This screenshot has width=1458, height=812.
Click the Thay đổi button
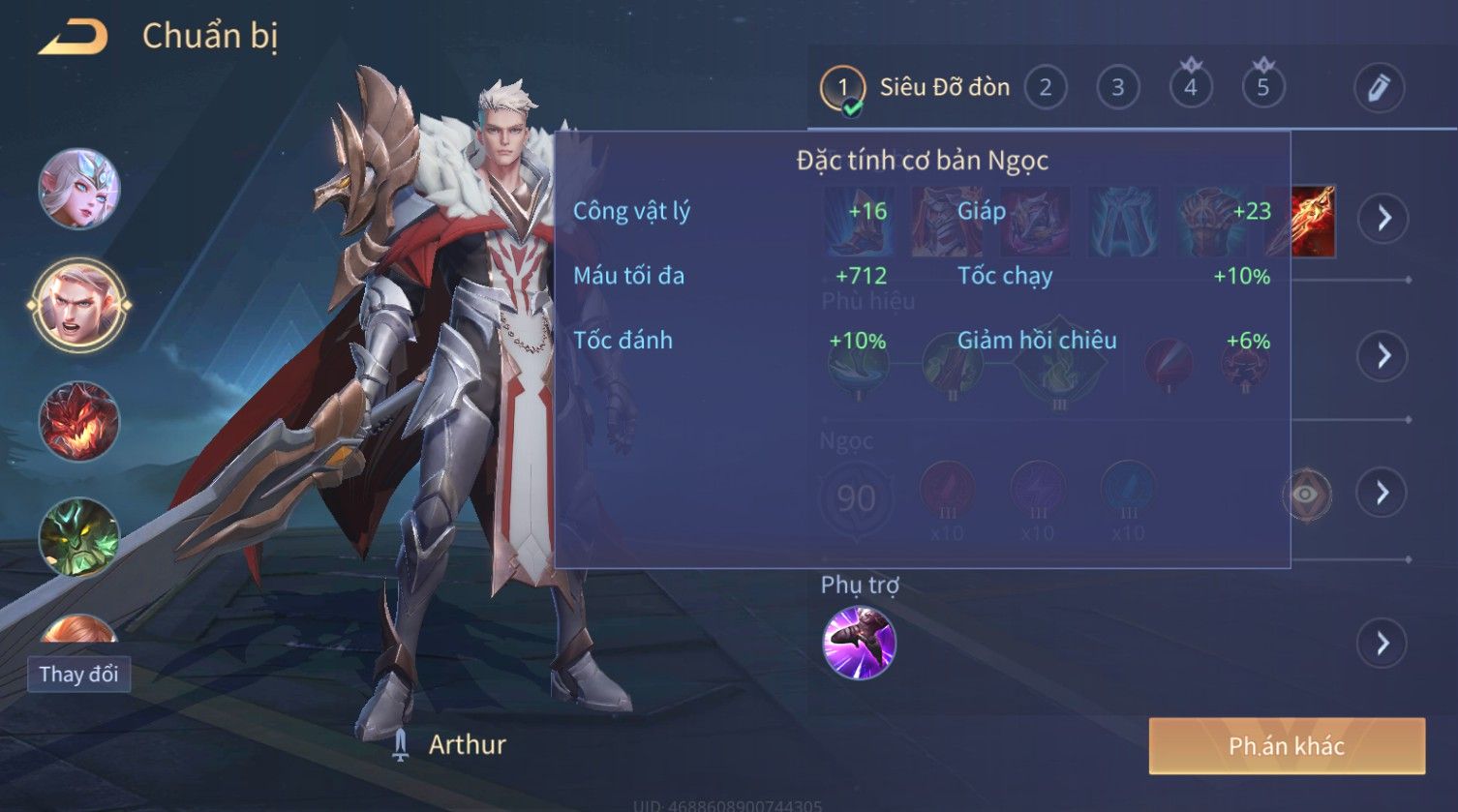[x=78, y=674]
